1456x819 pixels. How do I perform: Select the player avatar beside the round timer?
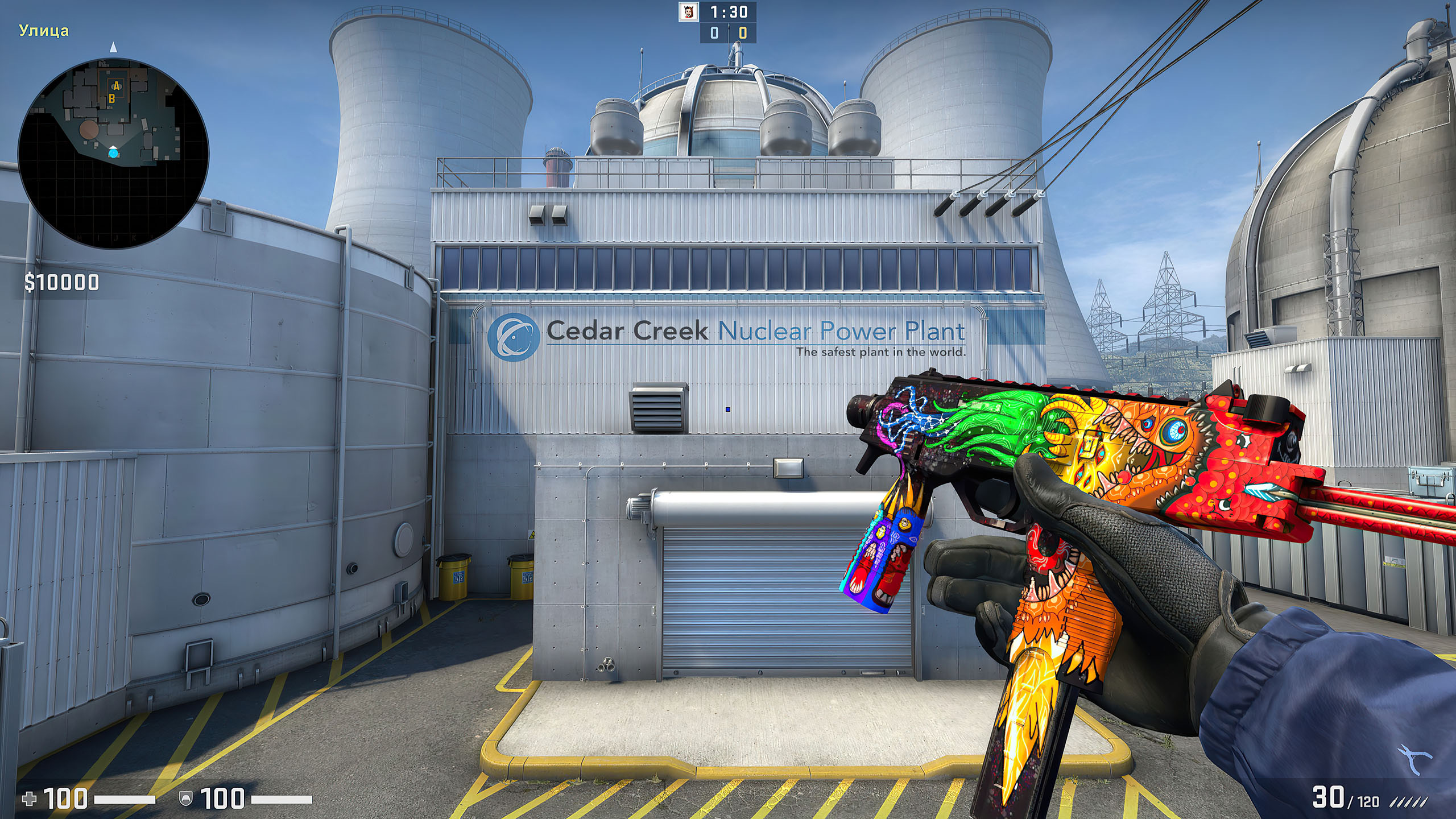point(689,12)
